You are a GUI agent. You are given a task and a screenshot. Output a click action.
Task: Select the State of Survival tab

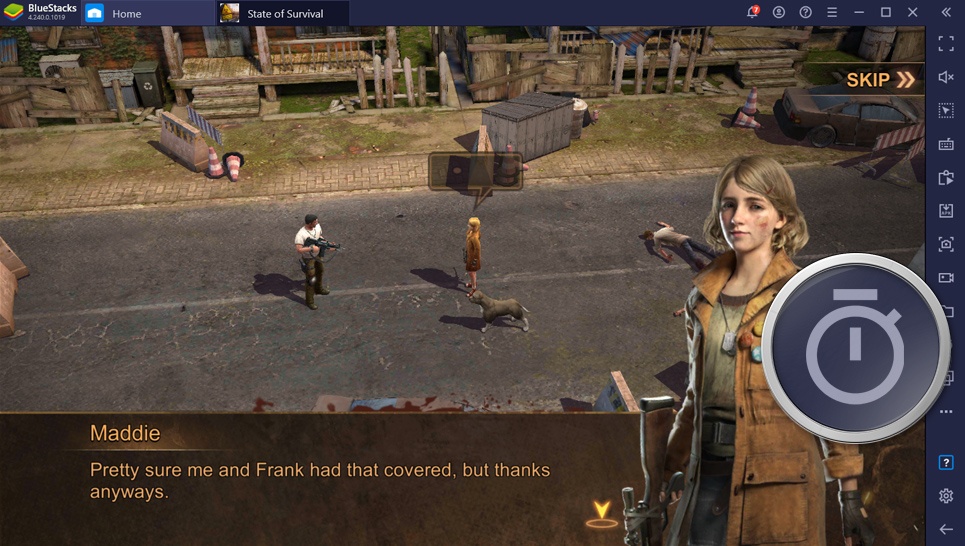coord(283,13)
